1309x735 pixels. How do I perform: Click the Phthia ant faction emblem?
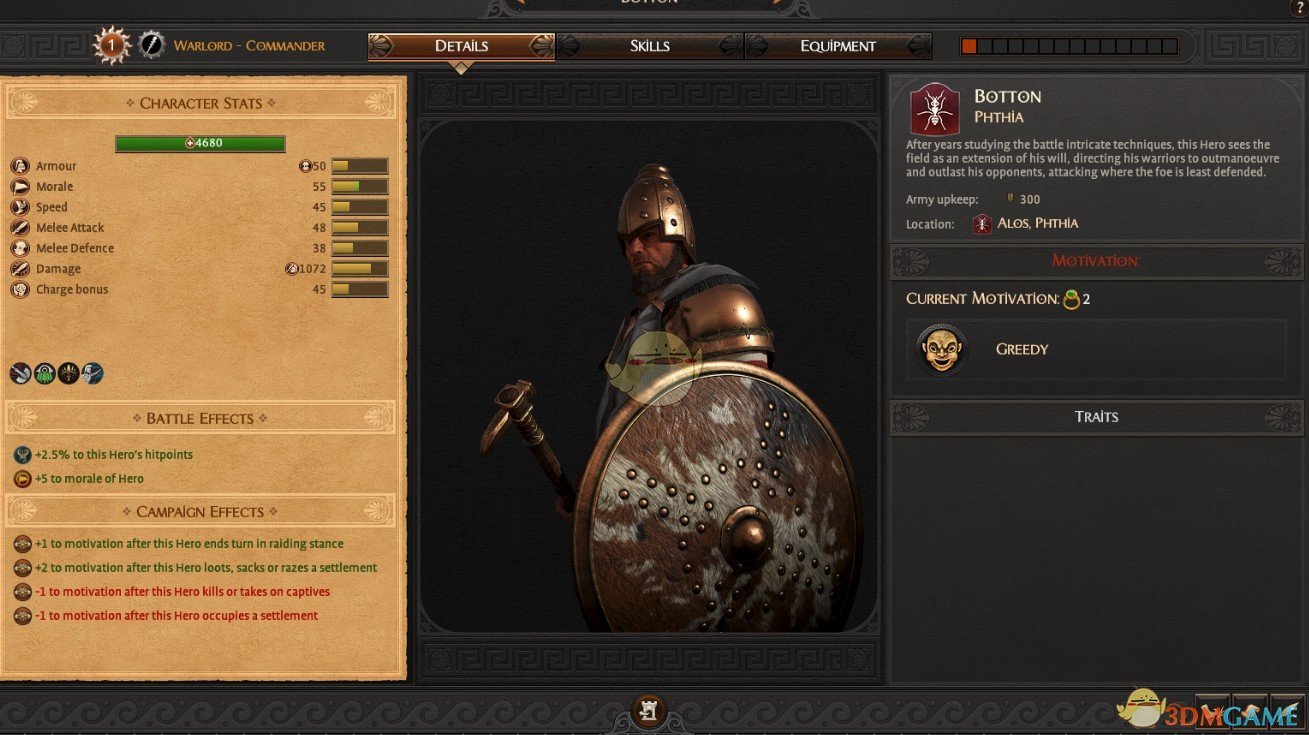[x=935, y=108]
